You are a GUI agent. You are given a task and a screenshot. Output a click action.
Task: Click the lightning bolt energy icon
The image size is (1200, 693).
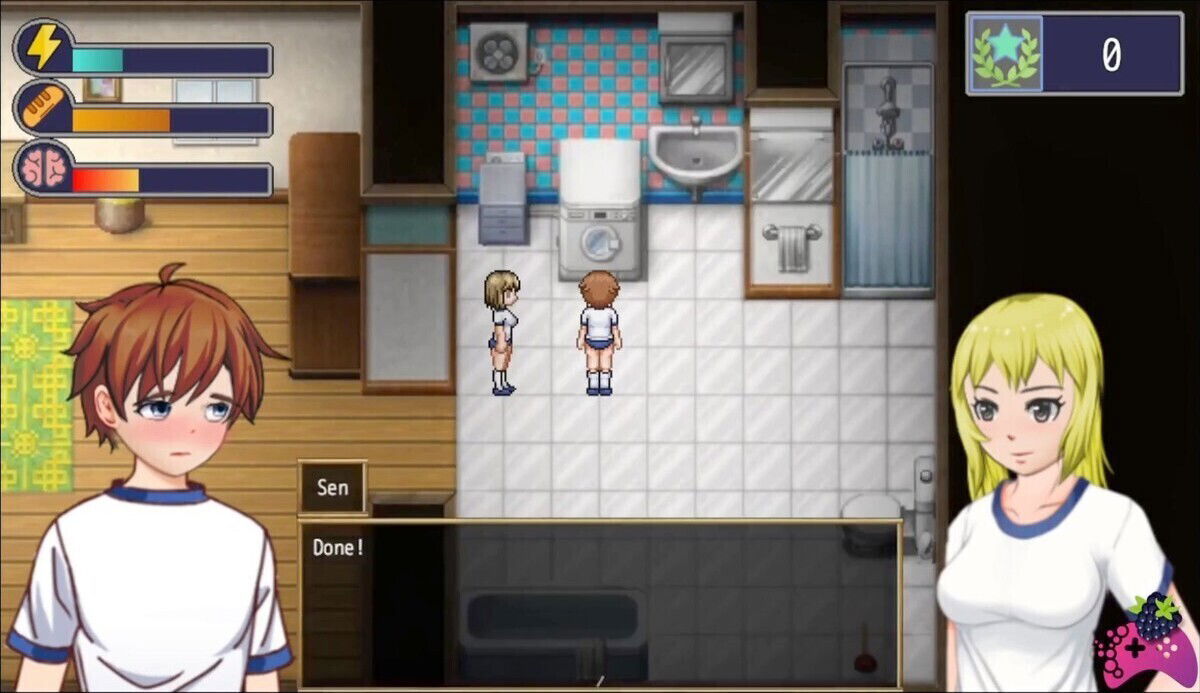[42, 49]
